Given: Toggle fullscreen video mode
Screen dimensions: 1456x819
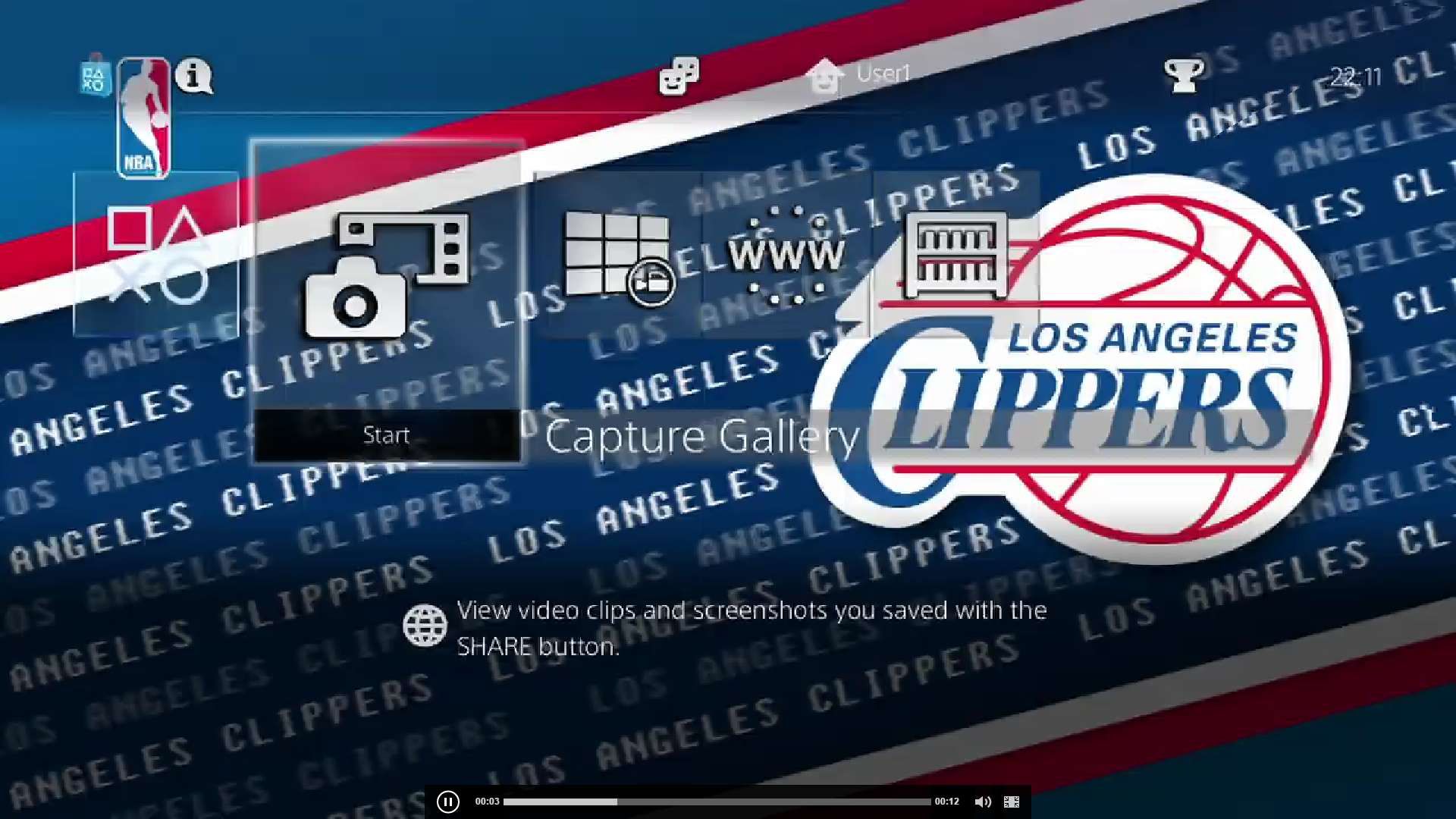Looking at the screenshot, I should click(1011, 801).
